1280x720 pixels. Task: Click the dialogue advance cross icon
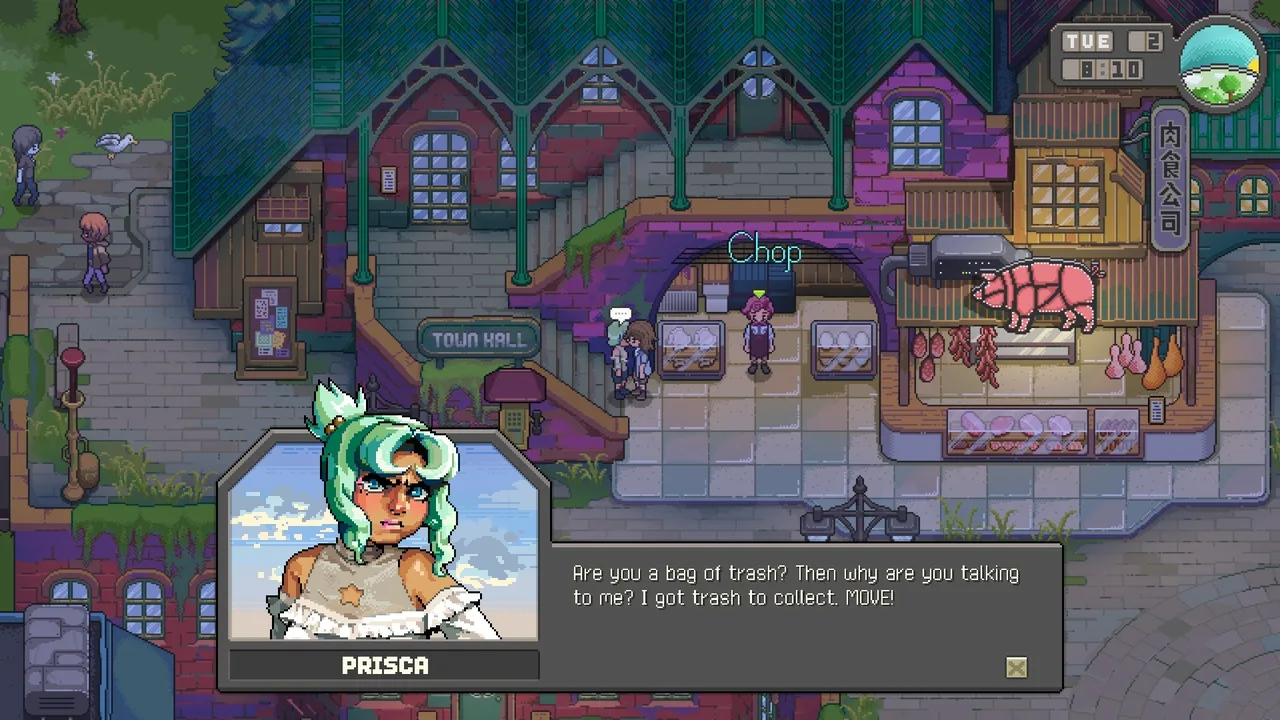coord(1016,668)
